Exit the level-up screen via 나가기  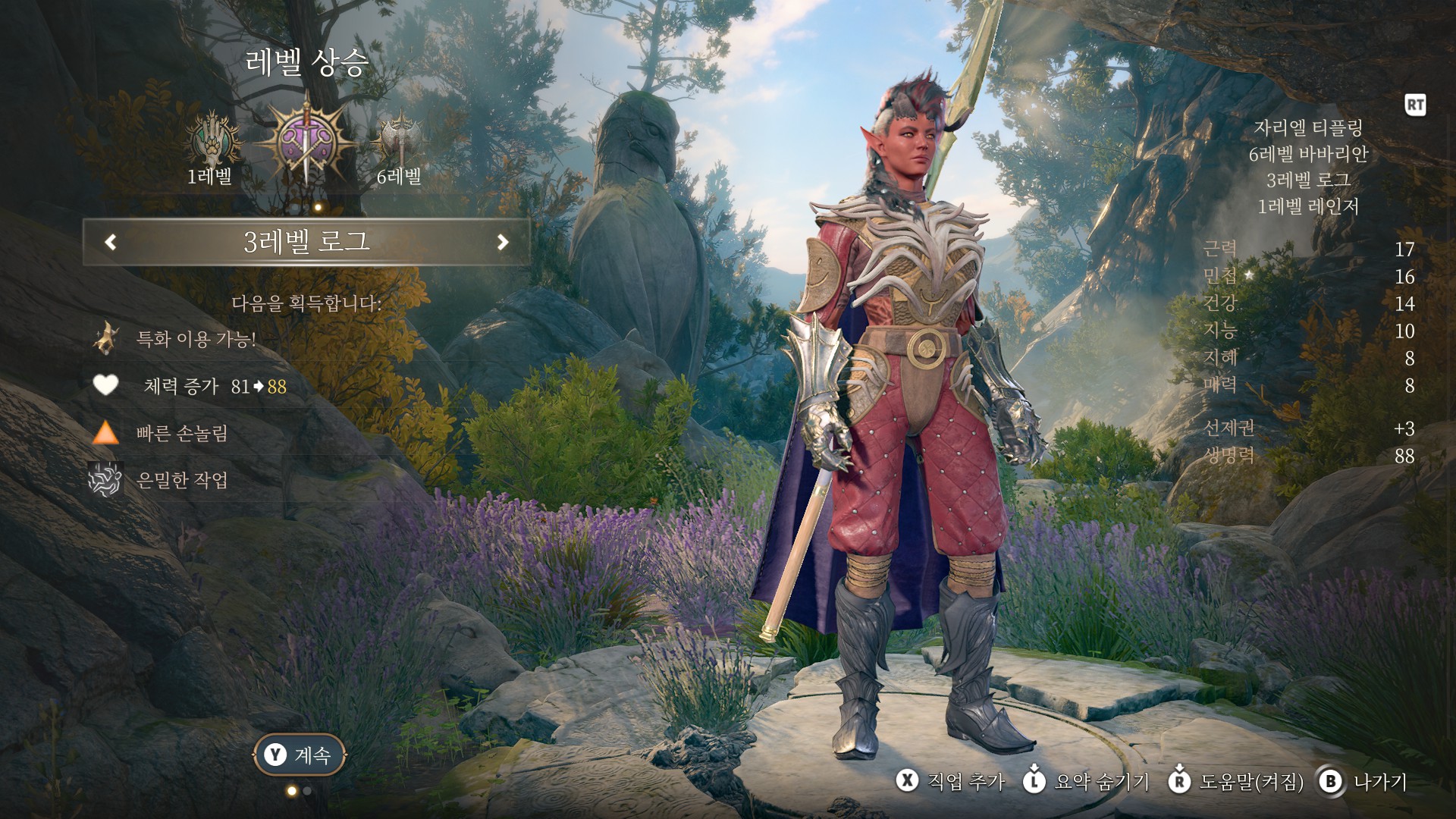[1363, 782]
